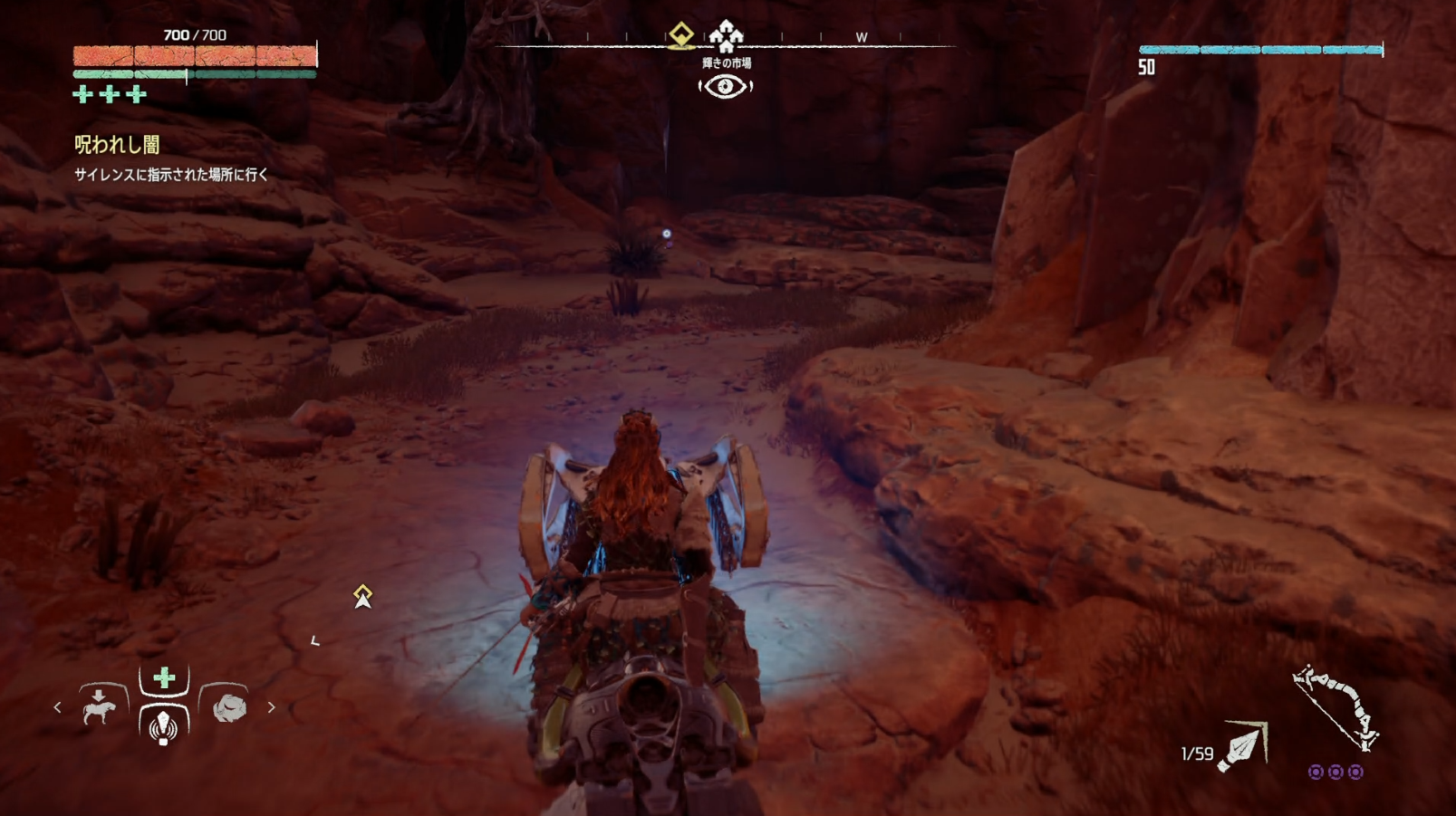Select the 輝きの市場 settlement compass icon

tap(726, 36)
